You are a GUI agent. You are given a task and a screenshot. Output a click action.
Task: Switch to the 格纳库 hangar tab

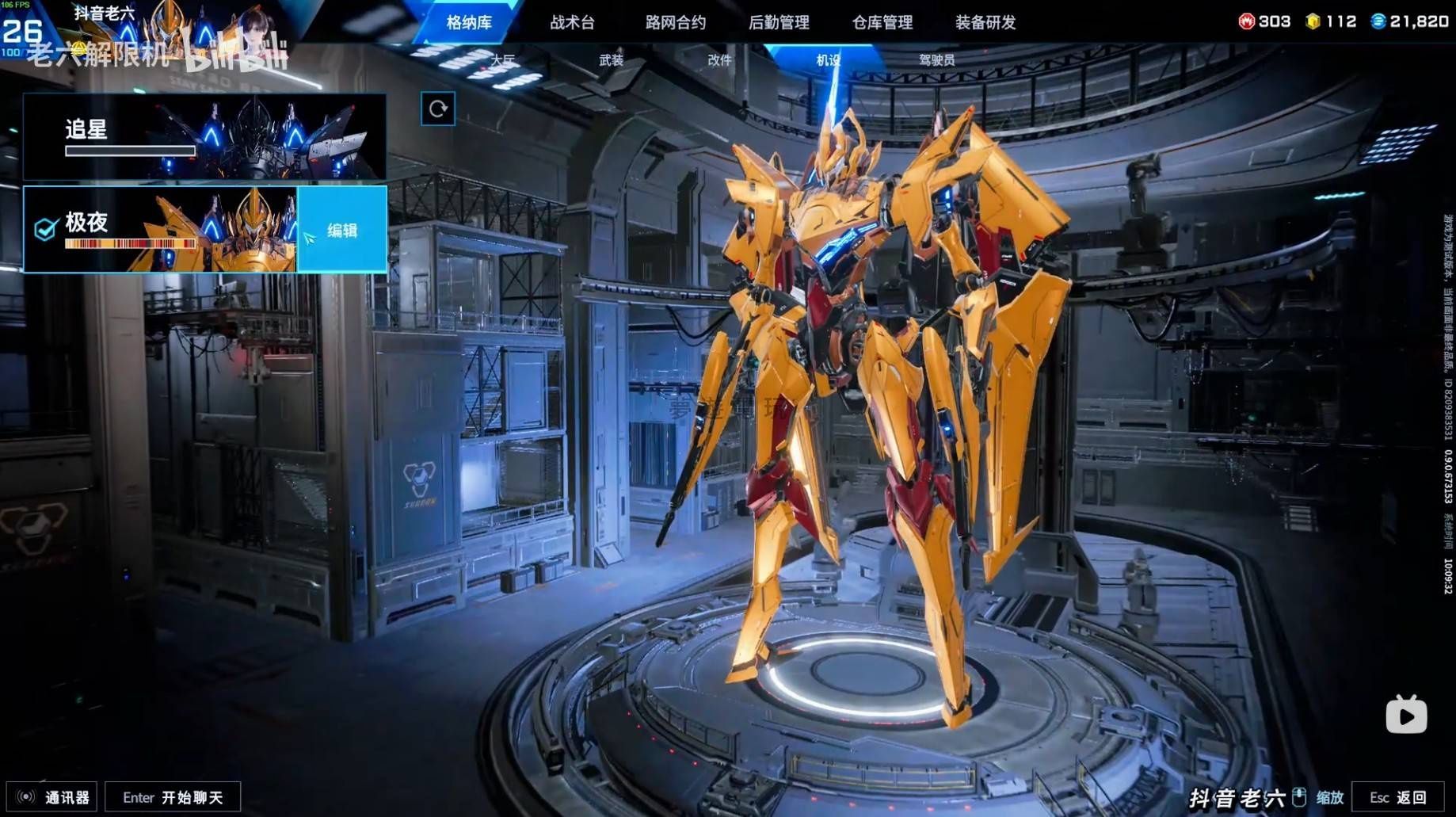(x=469, y=22)
